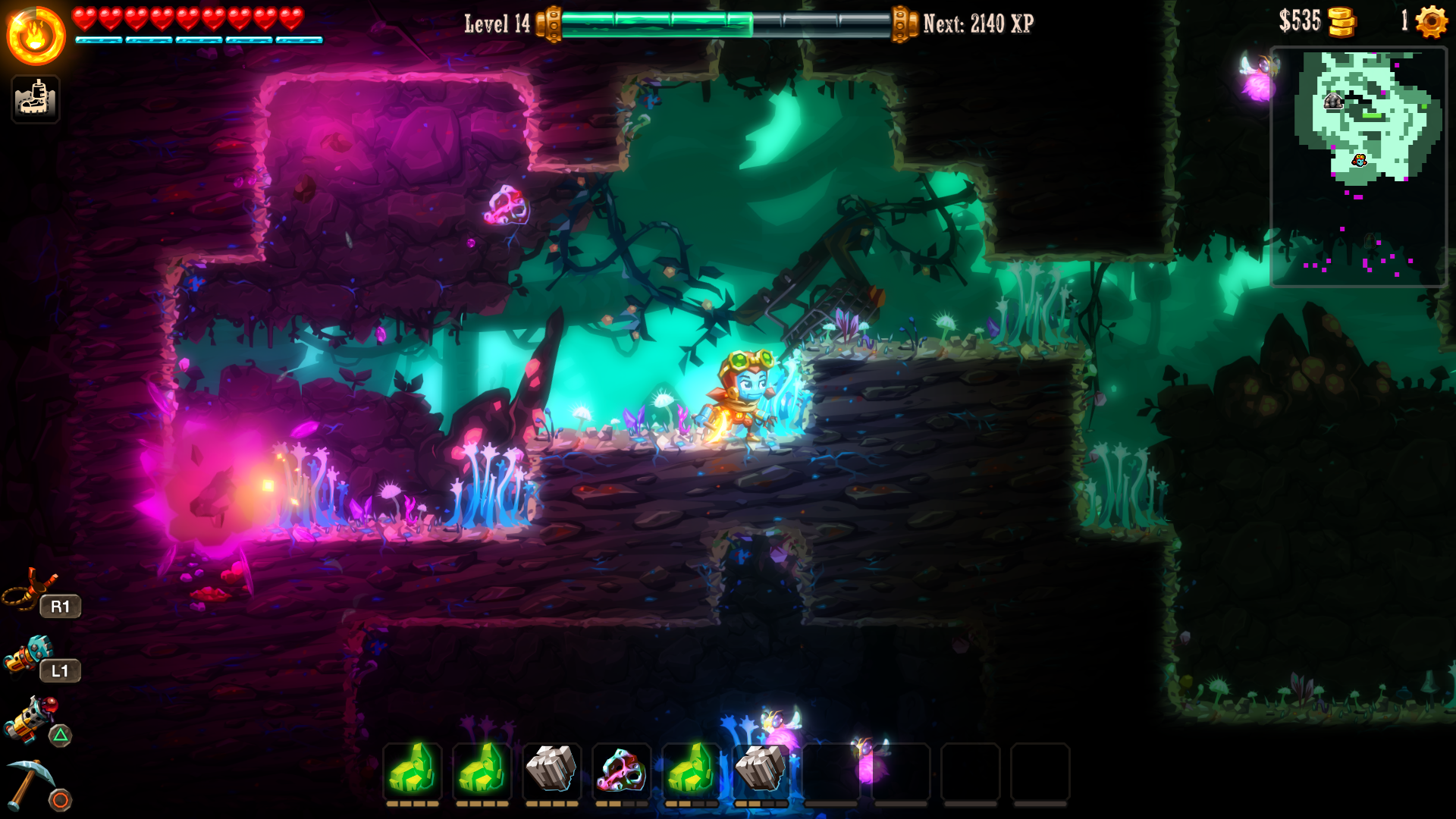1456x819 pixels.
Task: Click the flaming lamp fuel icon
Action: point(36,36)
